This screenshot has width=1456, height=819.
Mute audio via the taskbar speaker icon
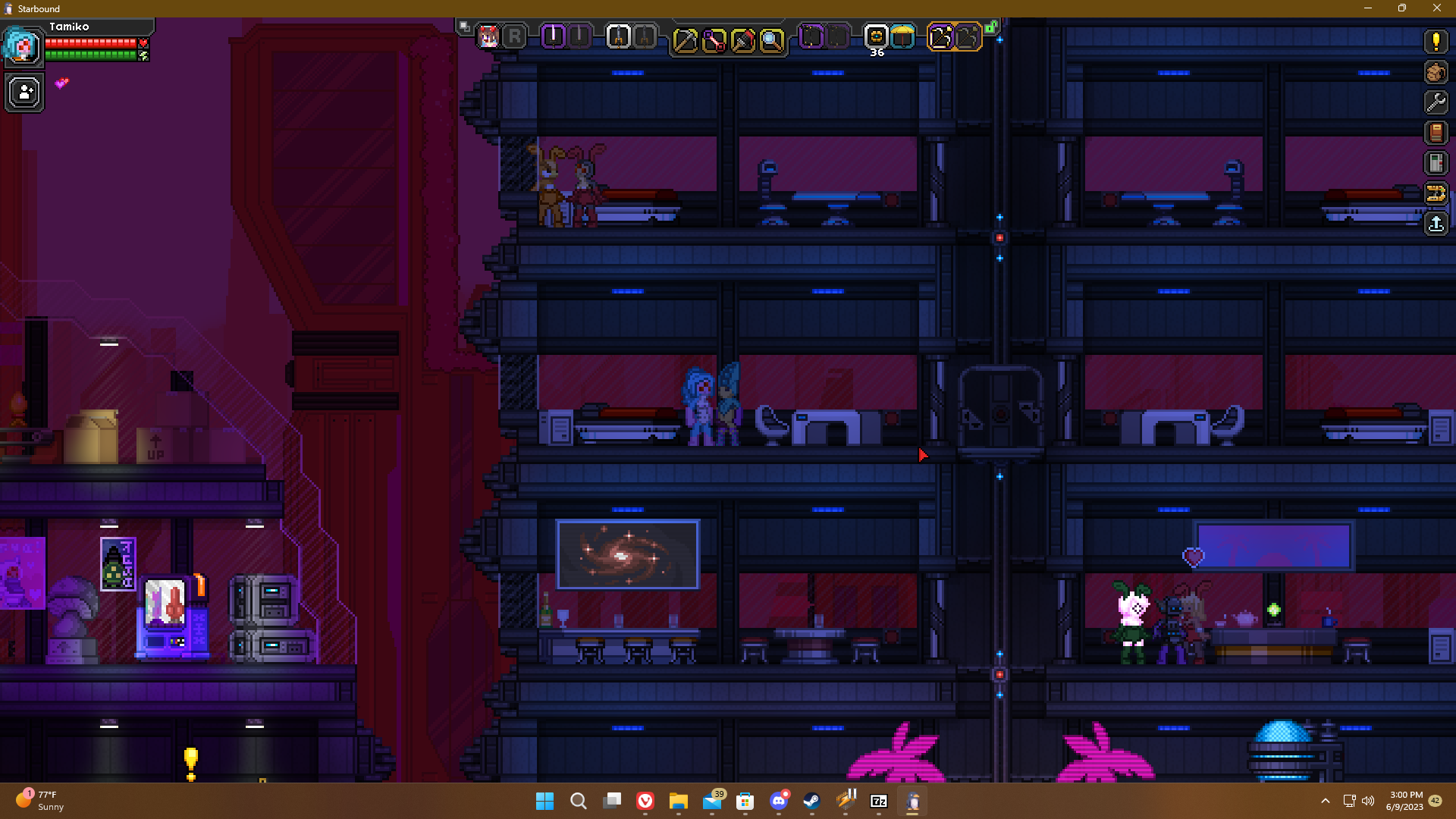coord(1368,801)
